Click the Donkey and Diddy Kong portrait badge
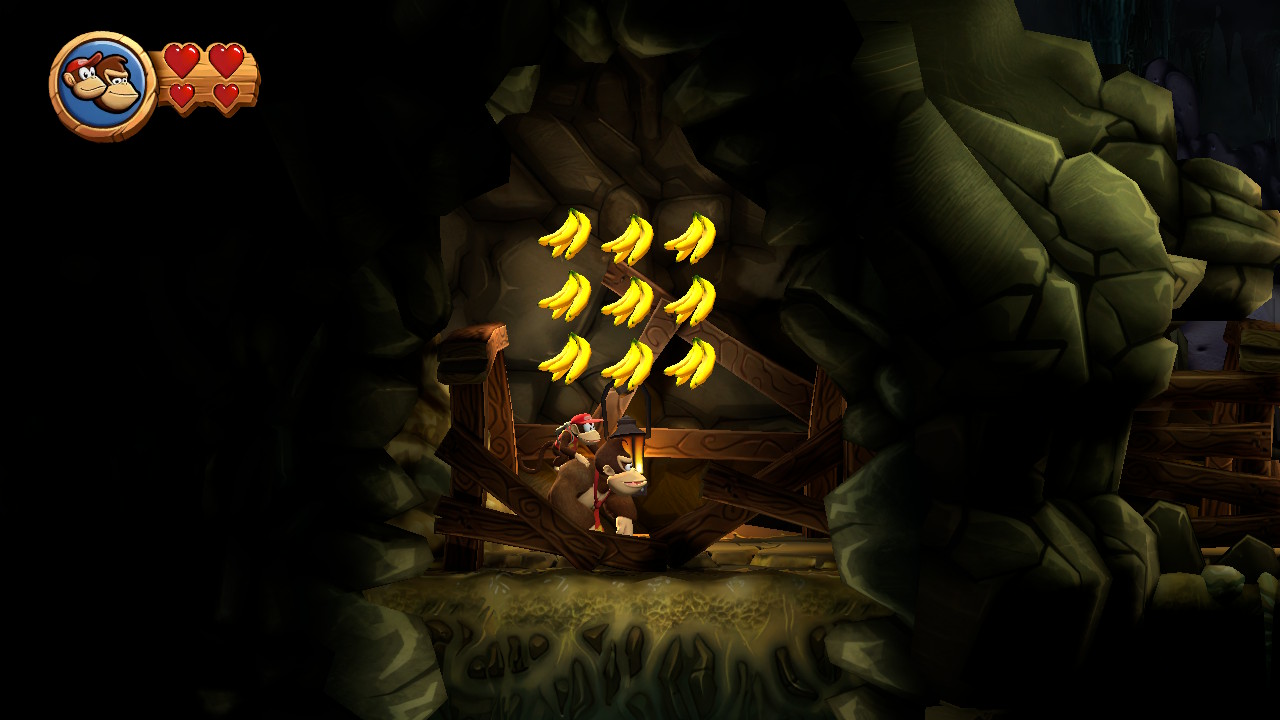Image resolution: width=1280 pixels, height=720 pixels. [x=102, y=85]
